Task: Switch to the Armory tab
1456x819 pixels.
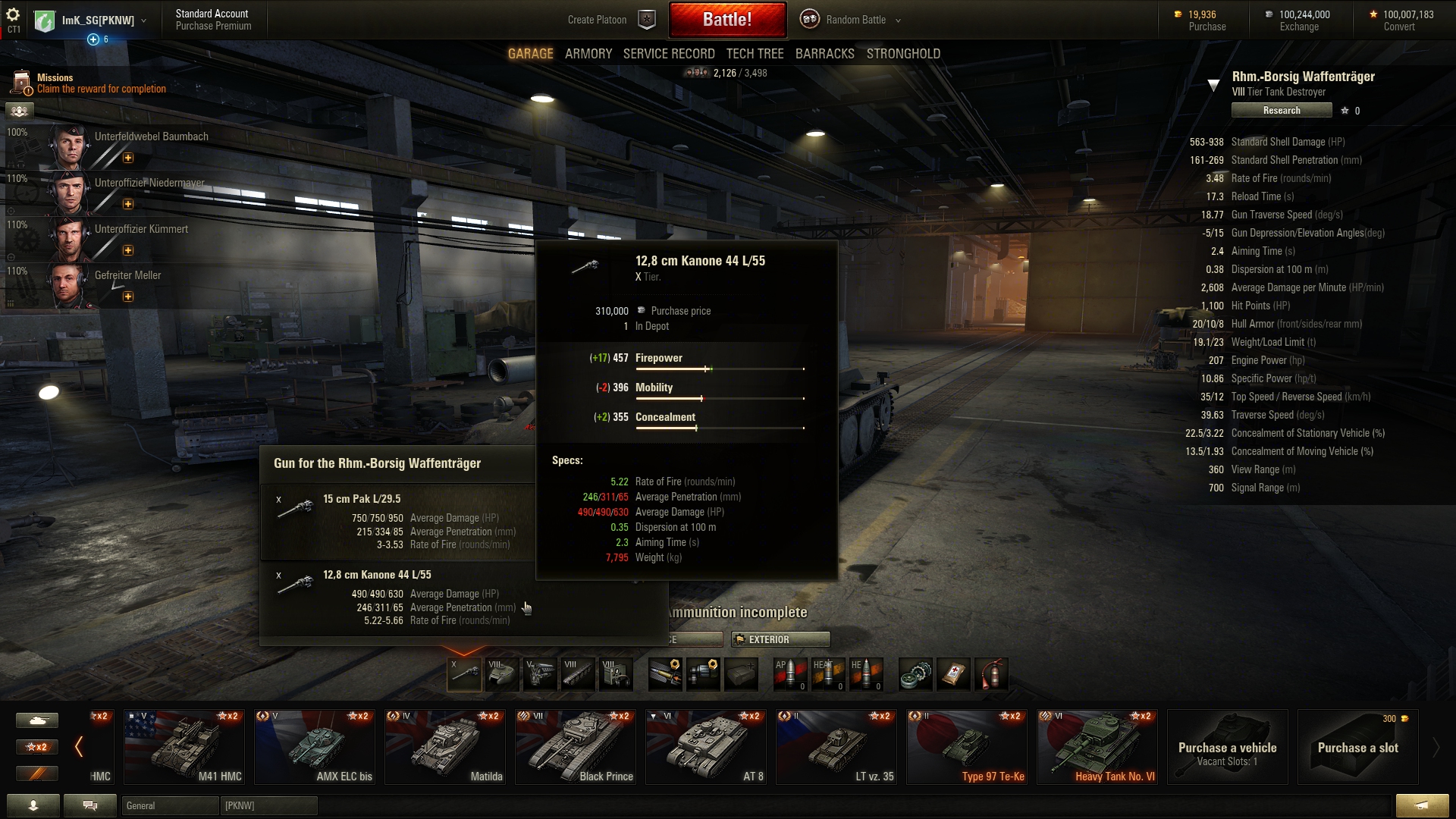Action: click(x=588, y=54)
